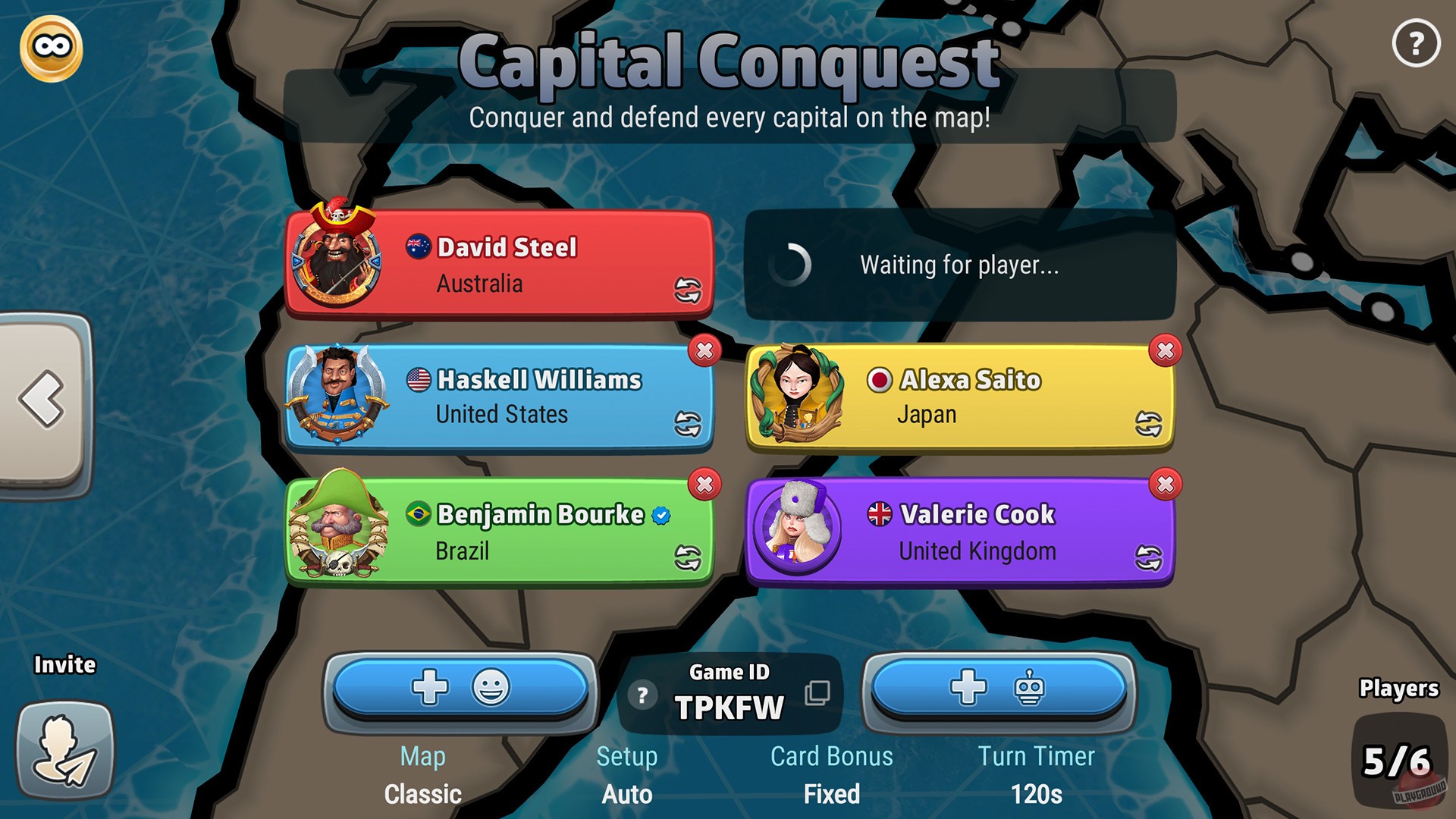
Task: Remove Valerie Cook from the lobby
Action: (1164, 485)
